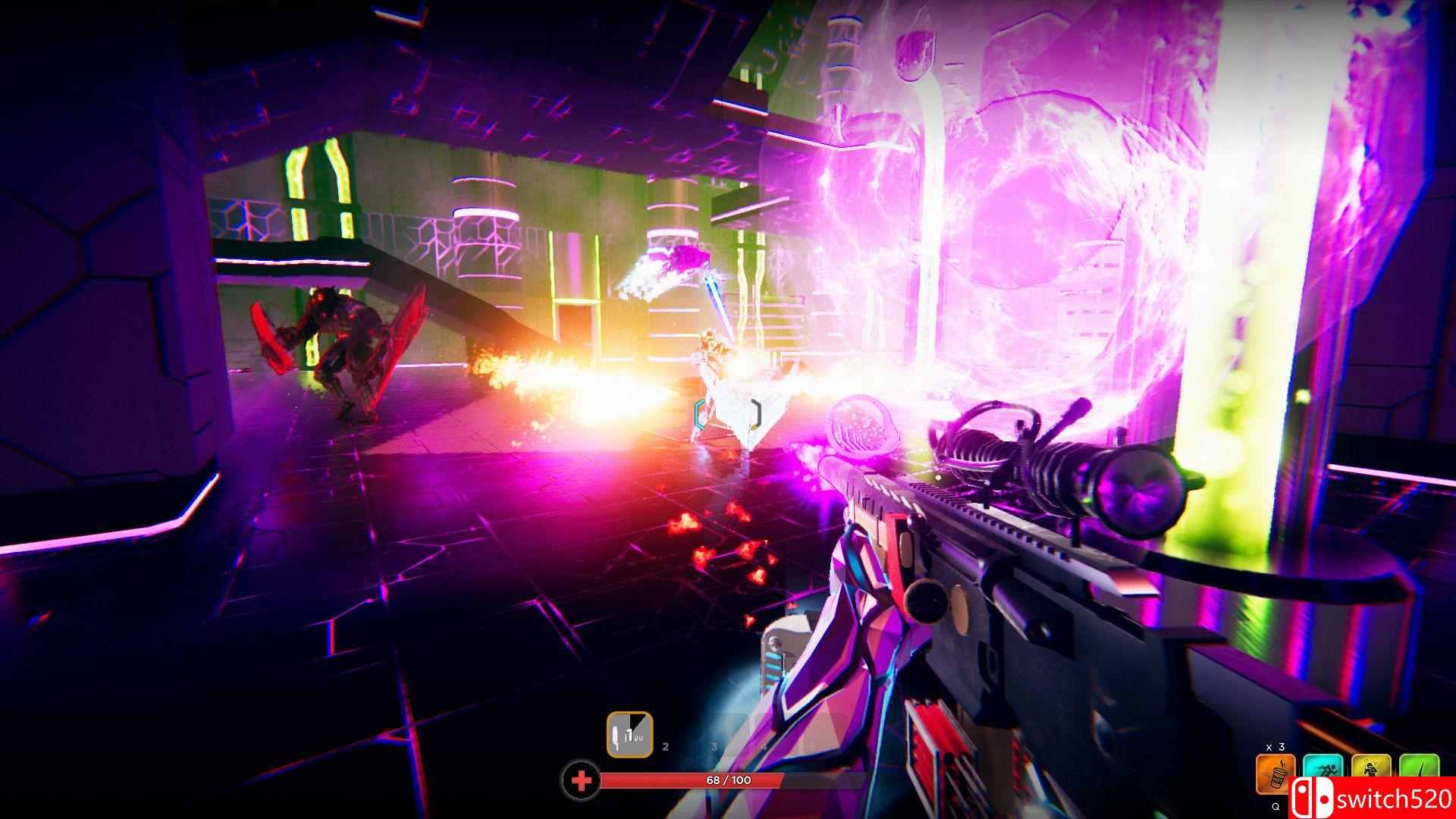Click the Q keybind label
This screenshot has width=1456, height=819.
(1276, 807)
